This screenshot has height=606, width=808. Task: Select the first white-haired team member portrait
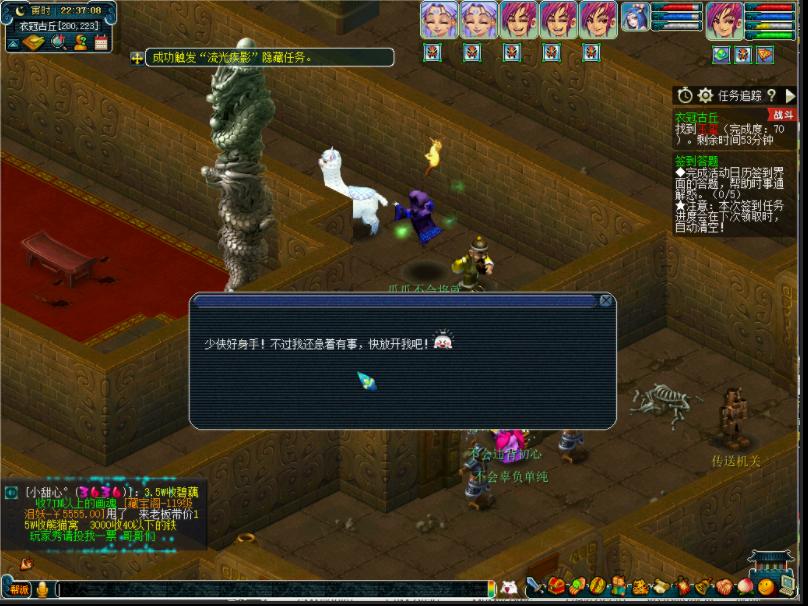point(438,20)
